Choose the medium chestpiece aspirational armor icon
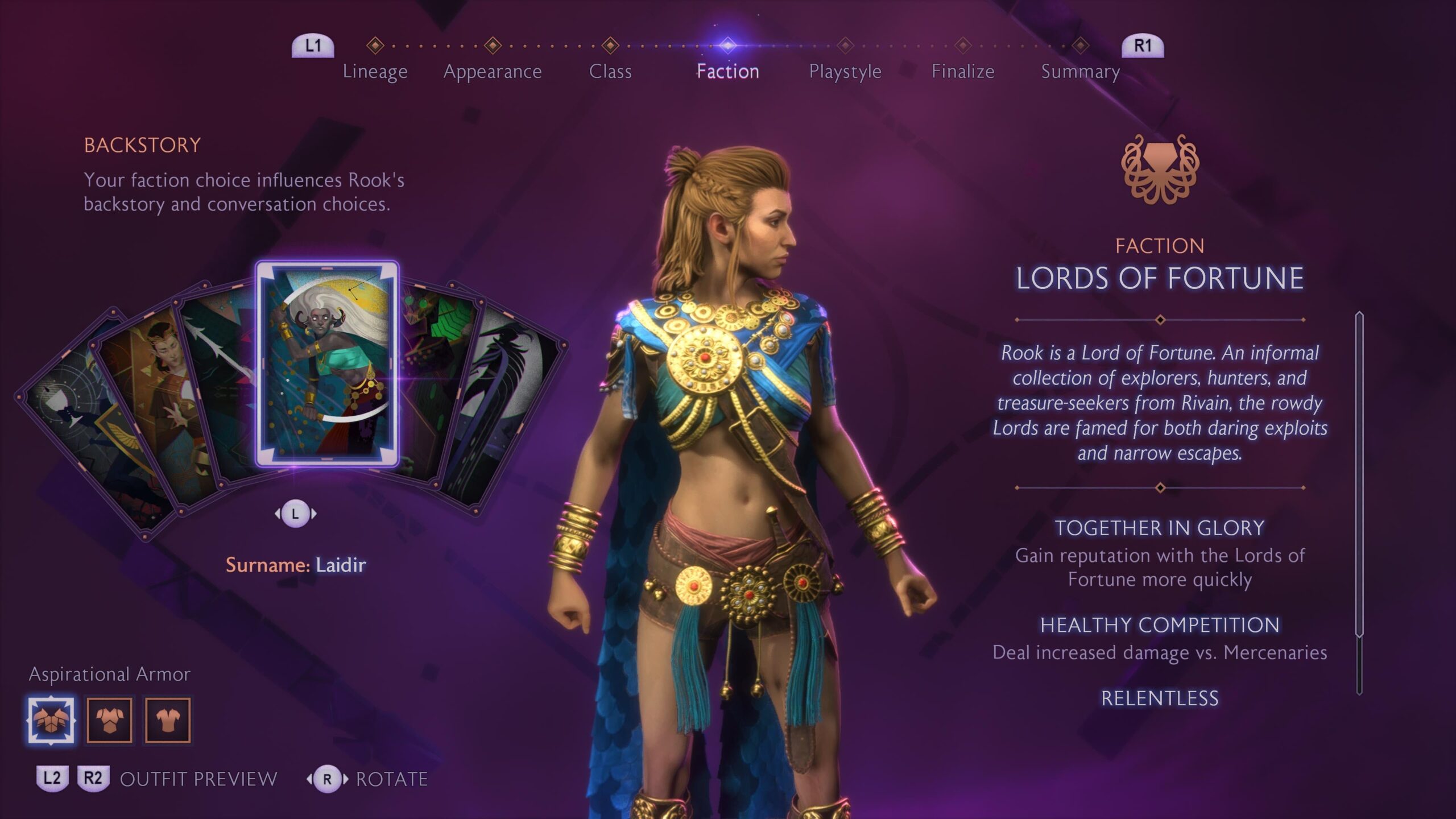This screenshot has height=819, width=1456. click(109, 720)
